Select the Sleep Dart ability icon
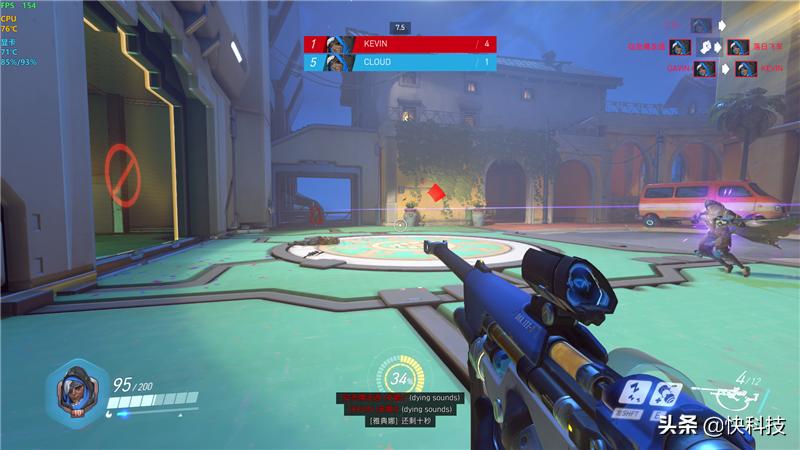 (x=636, y=393)
